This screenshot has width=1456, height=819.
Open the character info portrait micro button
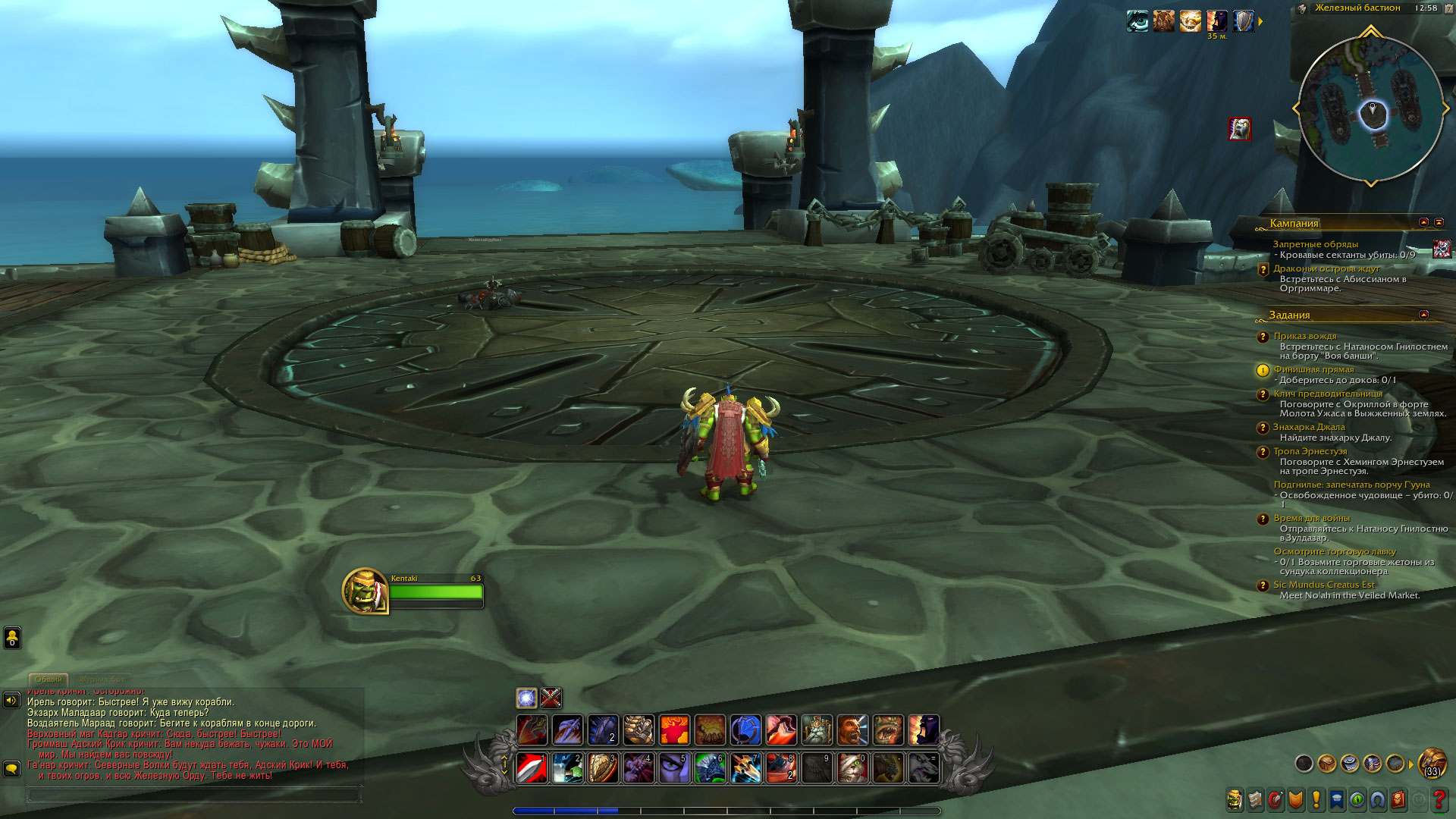pyautogui.click(x=1235, y=799)
